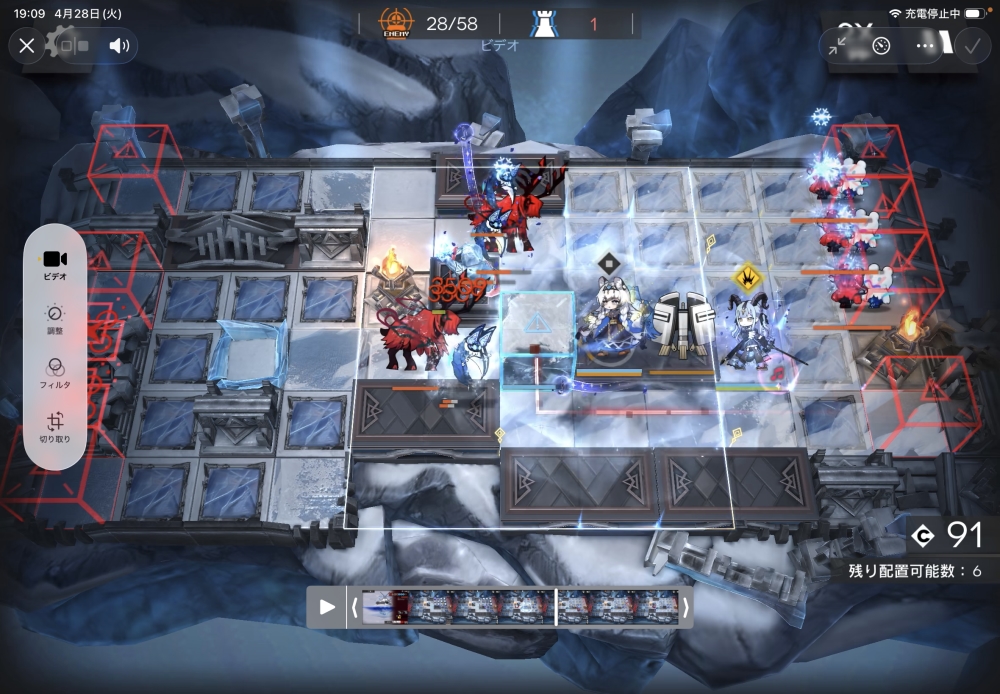Open the フィルタ filter tool
Image resolution: width=1000 pixels, height=694 pixels.
(x=55, y=373)
